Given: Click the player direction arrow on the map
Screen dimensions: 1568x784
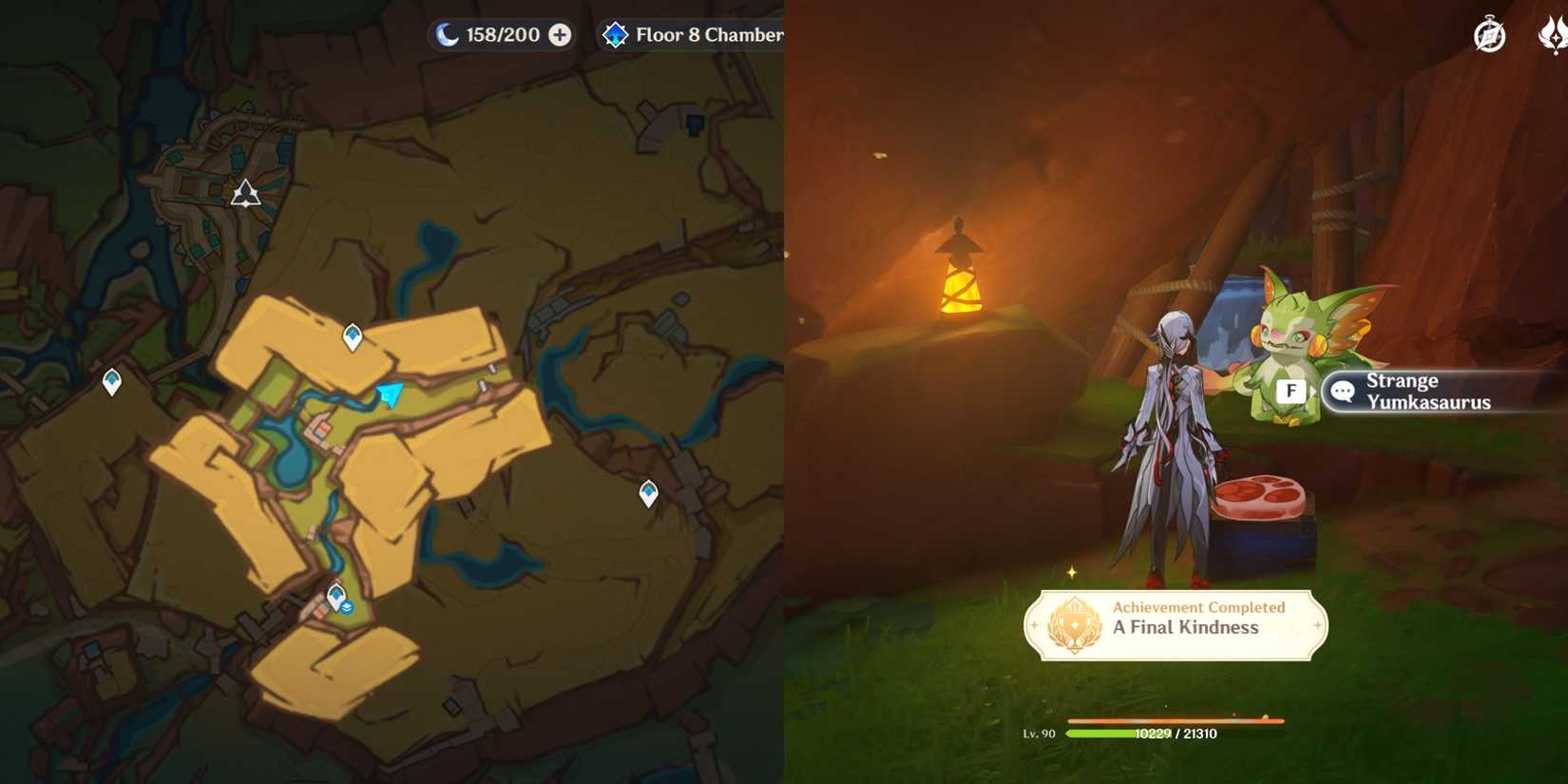Looking at the screenshot, I should (390, 396).
